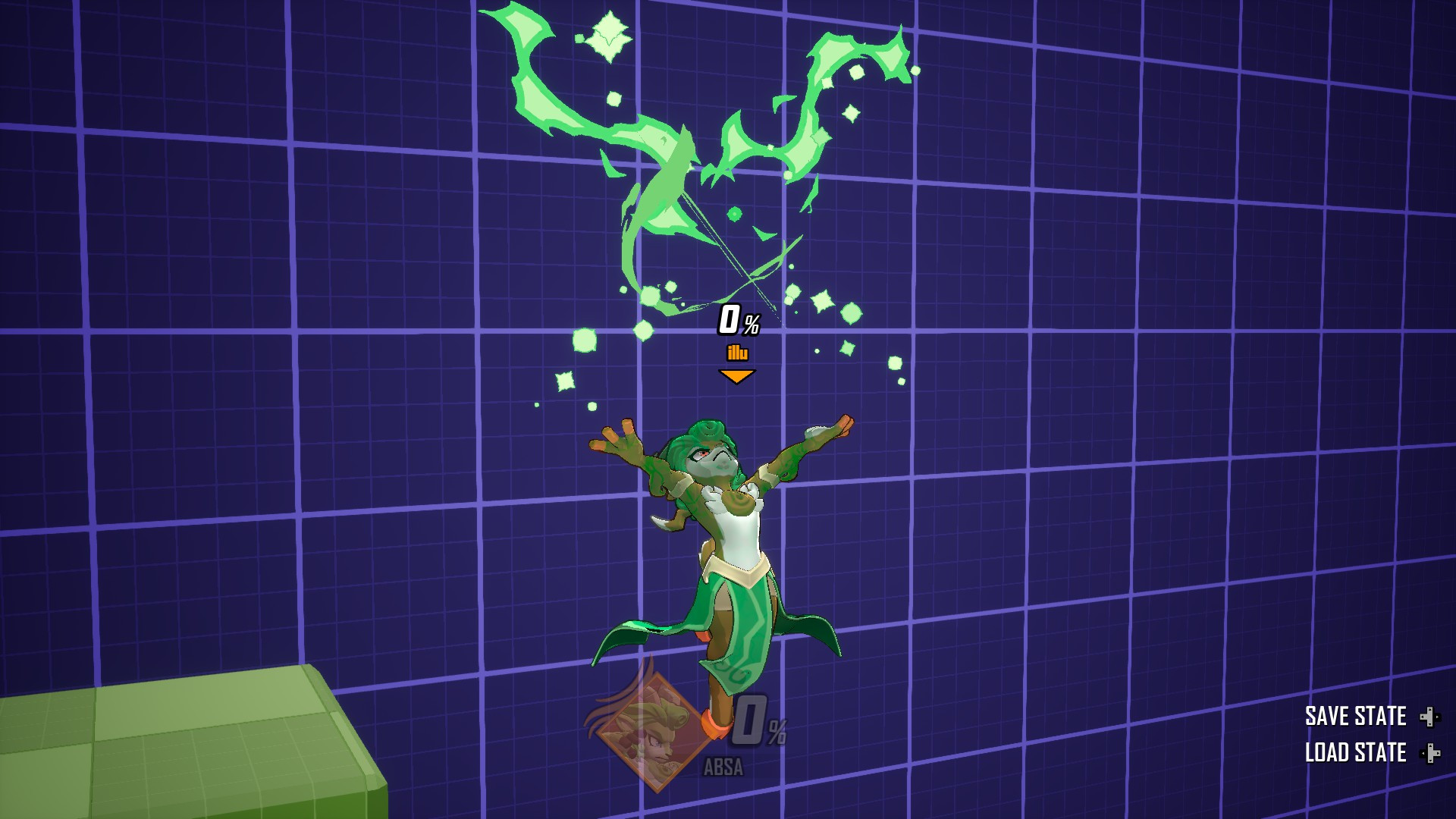Image resolution: width=1456 pixels, height=819 pixels.
Task: Click the d-pad icon beside SAVE STATE
Action: click(x=1429, y=715)
